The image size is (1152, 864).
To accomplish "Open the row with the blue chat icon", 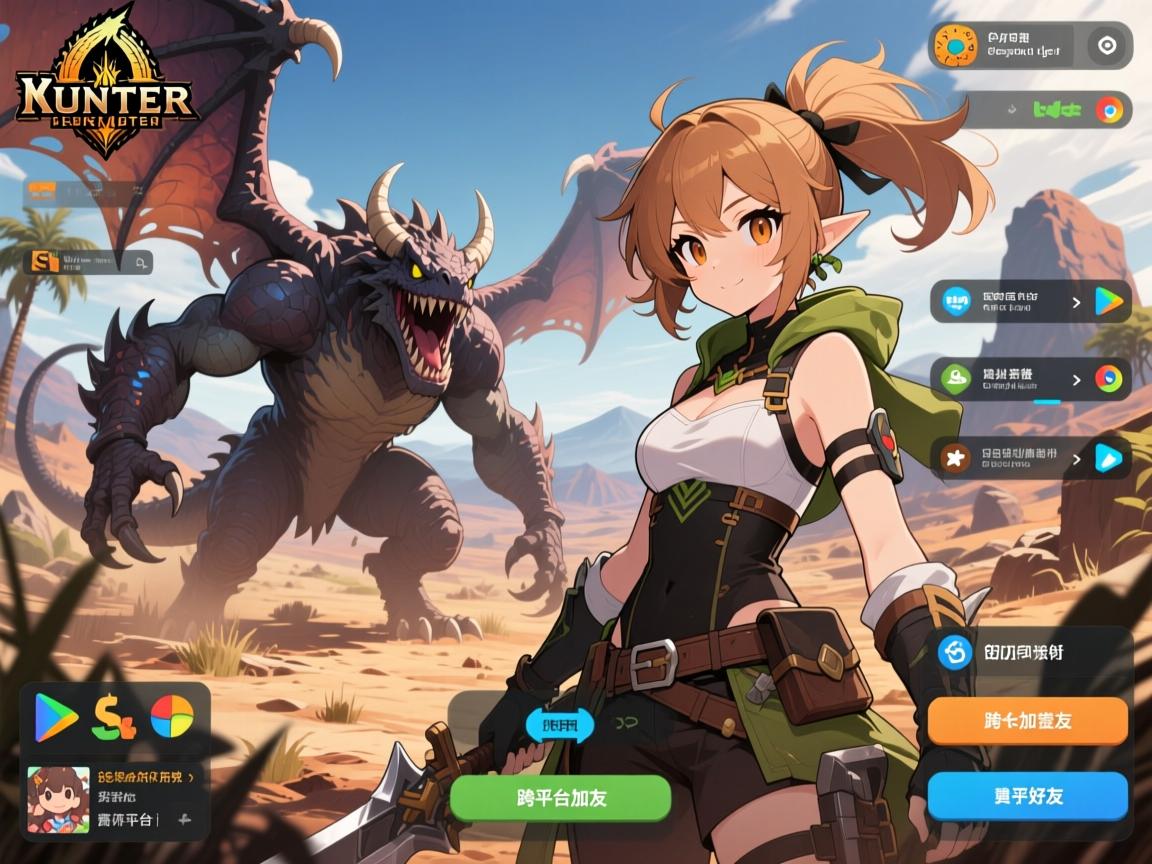I will [1030, 301].
